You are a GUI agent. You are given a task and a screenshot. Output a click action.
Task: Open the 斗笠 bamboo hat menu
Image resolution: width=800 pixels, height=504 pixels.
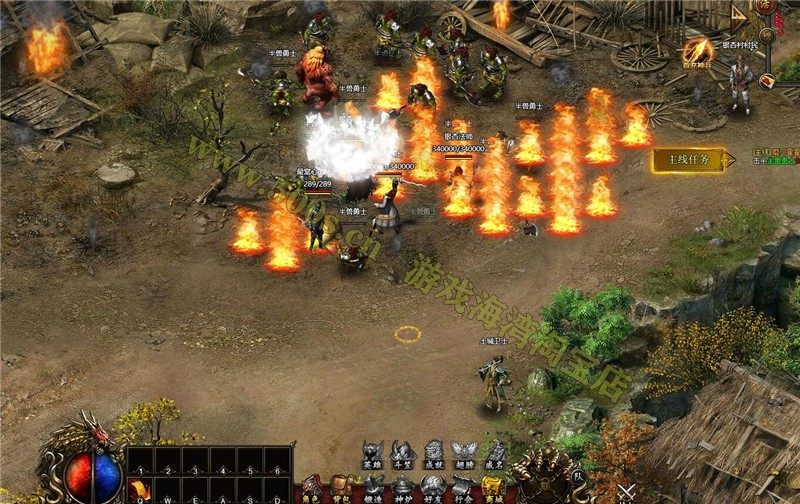[403, 454]
